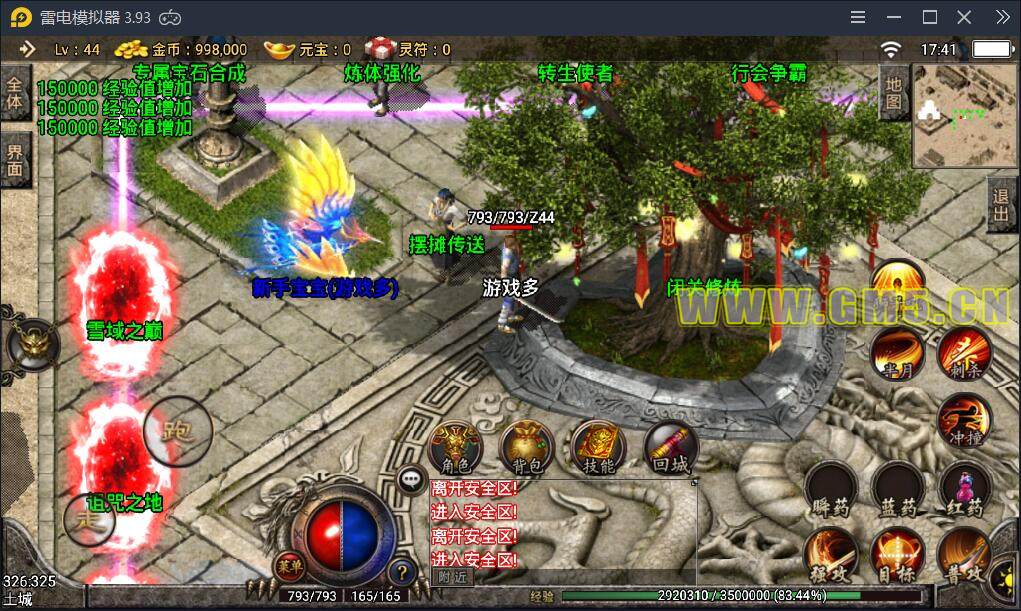Click the question mark help button

pyautogui.click(x=402, y=572)
